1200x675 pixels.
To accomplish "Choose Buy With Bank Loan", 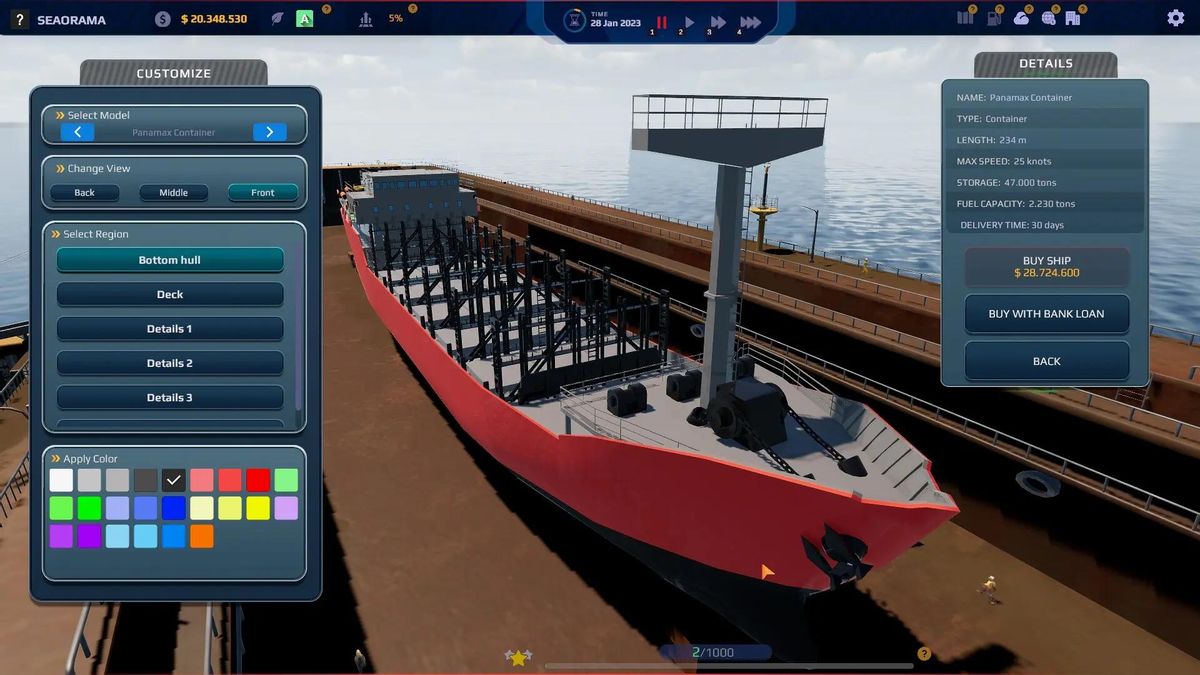I will [1046, 314].
